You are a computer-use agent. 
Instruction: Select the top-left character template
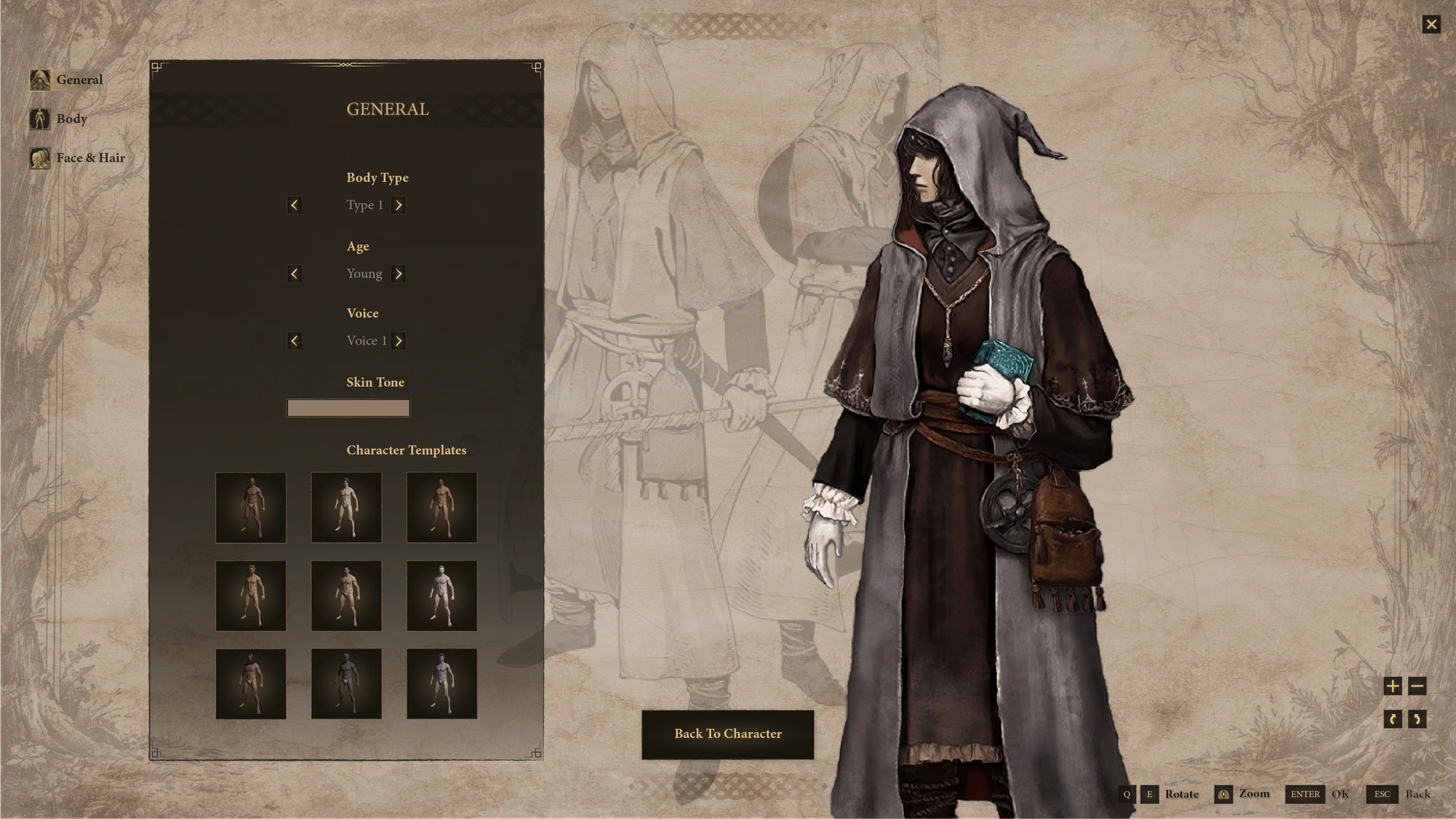pos(251,508)
